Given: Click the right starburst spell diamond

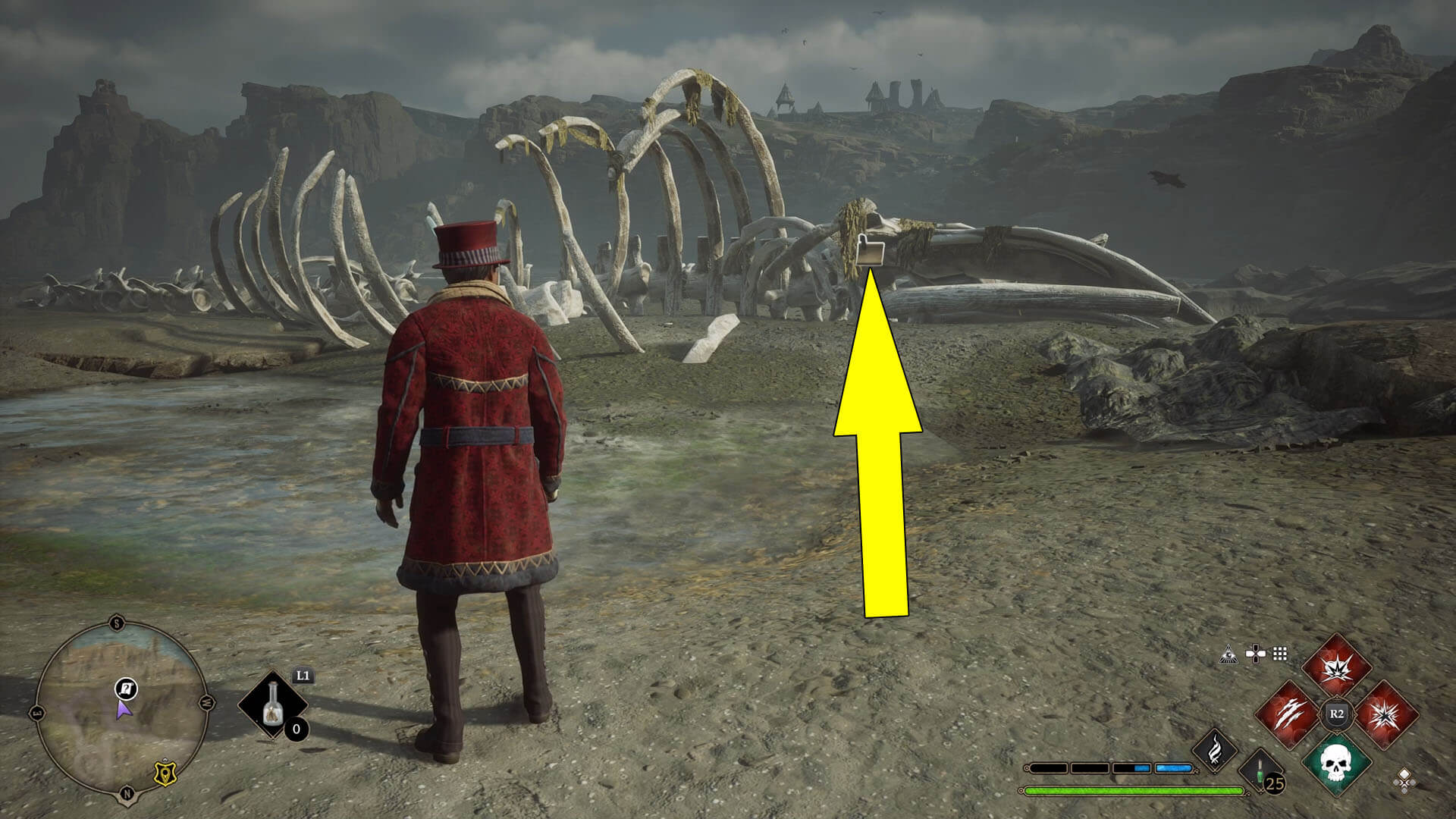Looking at the screenshot, I should 1386,714.
